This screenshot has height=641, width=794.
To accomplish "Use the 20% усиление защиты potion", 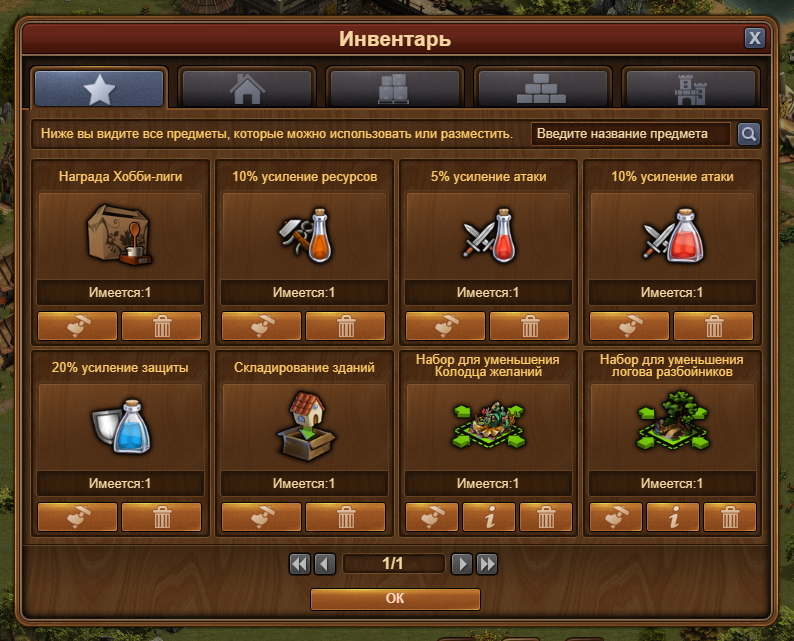I will [77, 517].
